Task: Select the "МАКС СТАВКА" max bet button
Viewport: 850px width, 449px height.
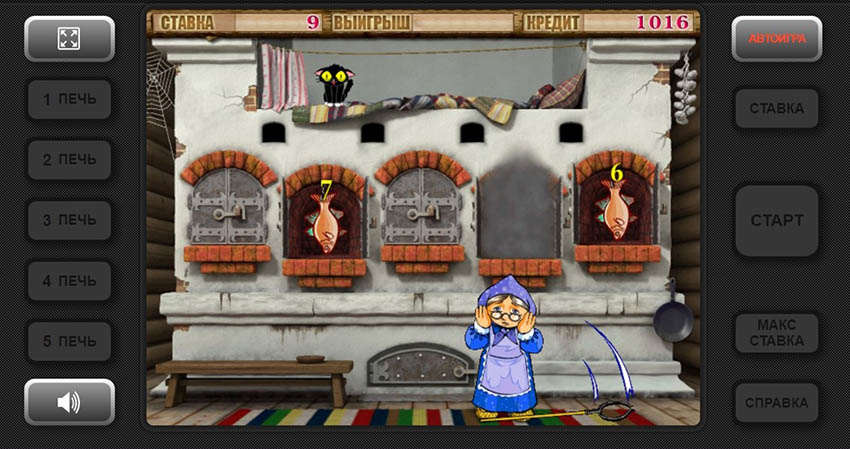Action: click(777, 333)
